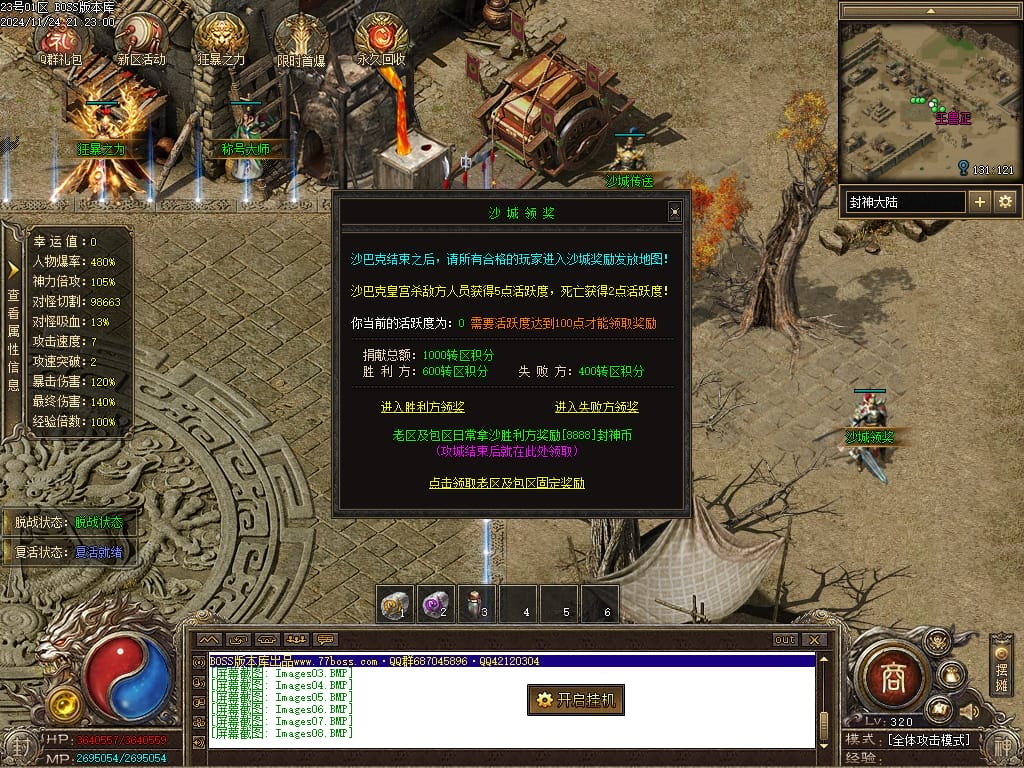Use the potion bottle in hotbar slot 3
Screen dimensions: 1024x768
[477, 603]
